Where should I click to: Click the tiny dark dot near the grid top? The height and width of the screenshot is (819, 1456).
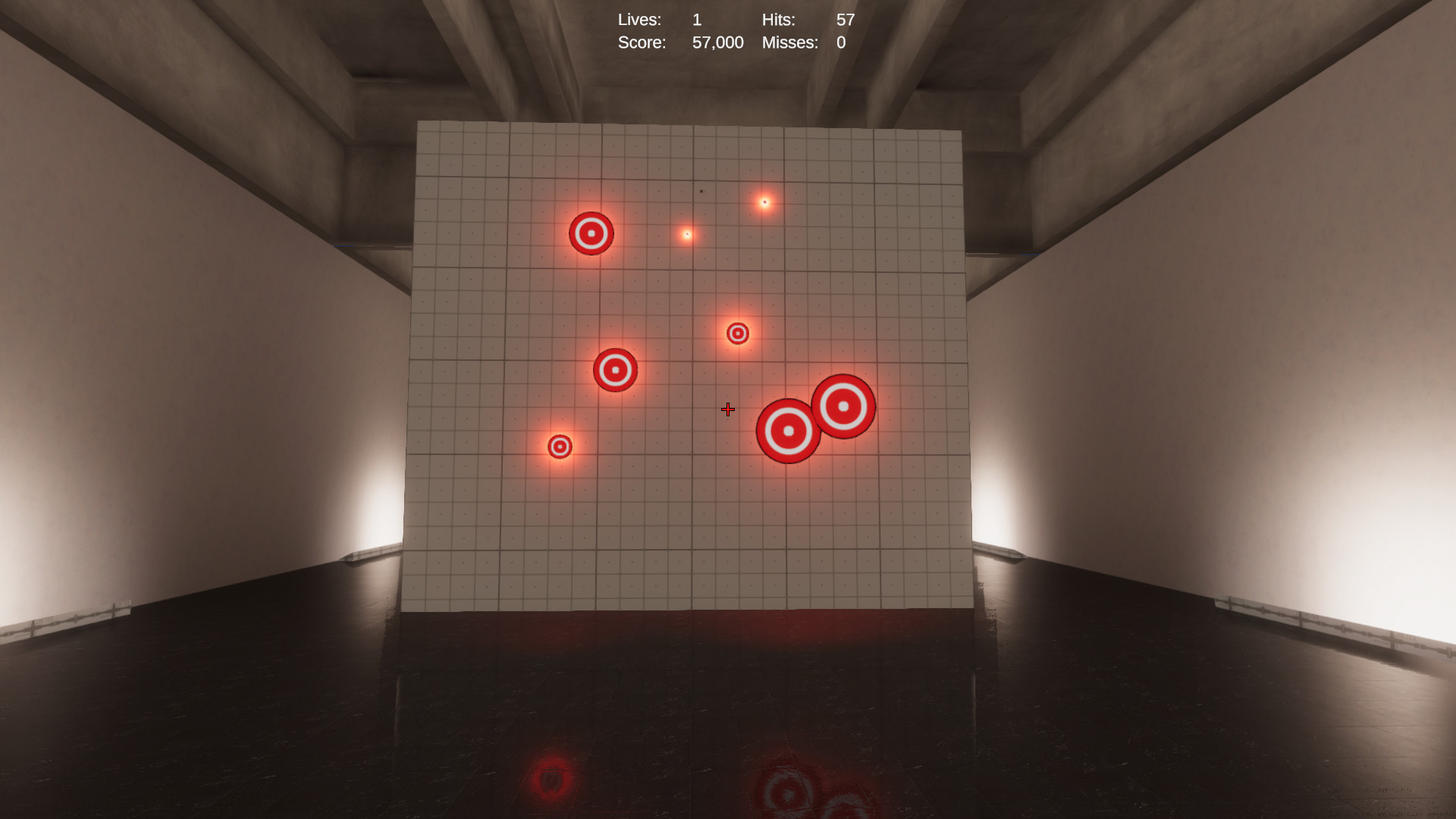[x=701, y=191]
